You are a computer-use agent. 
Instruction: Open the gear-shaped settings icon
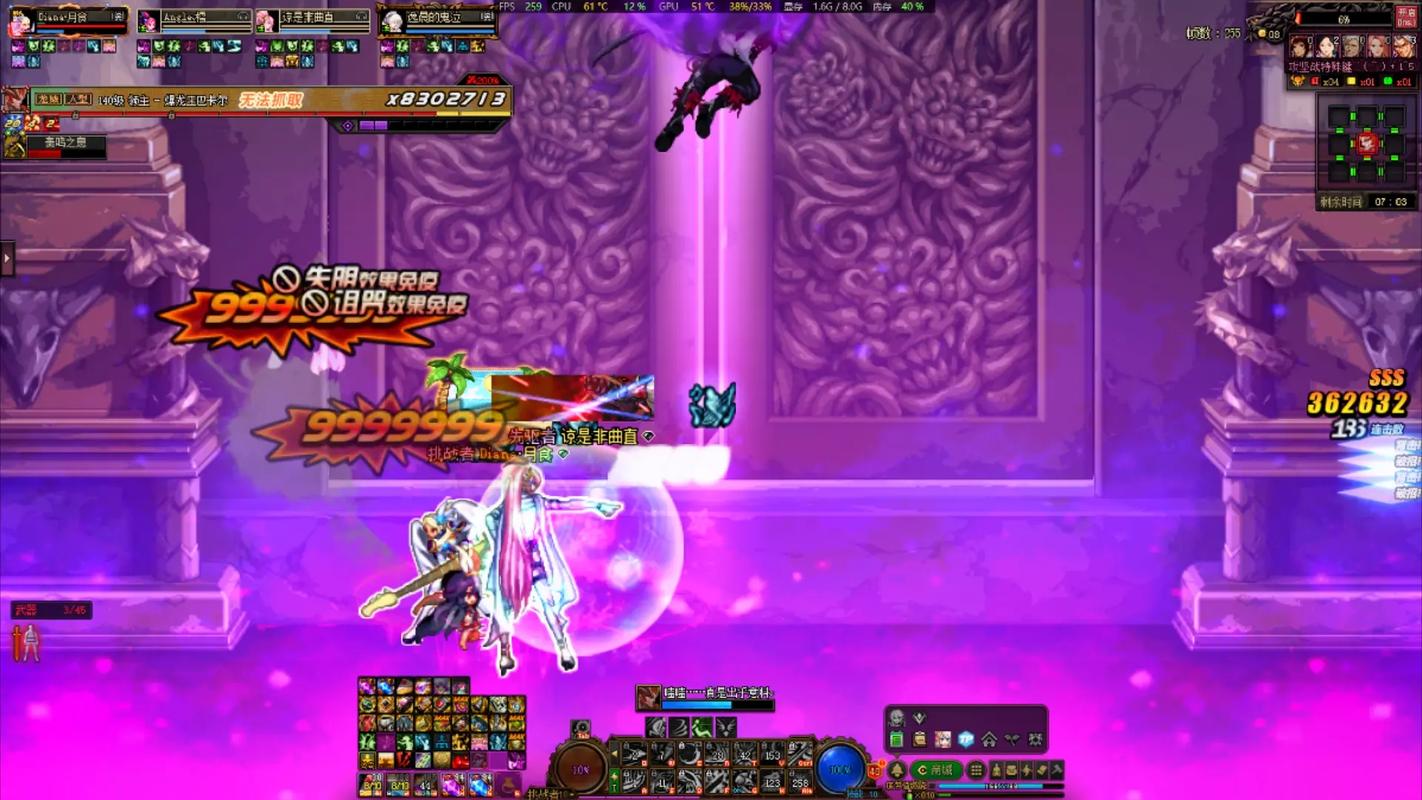point(1036,740)
